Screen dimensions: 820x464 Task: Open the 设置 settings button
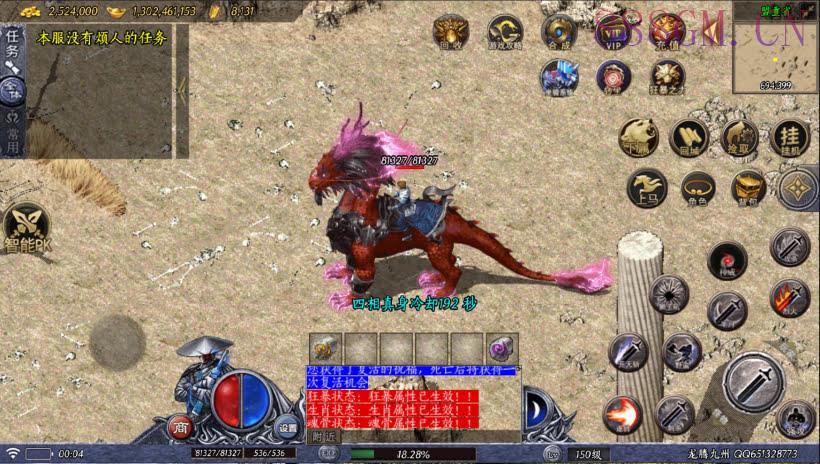(x=288, y=427)
